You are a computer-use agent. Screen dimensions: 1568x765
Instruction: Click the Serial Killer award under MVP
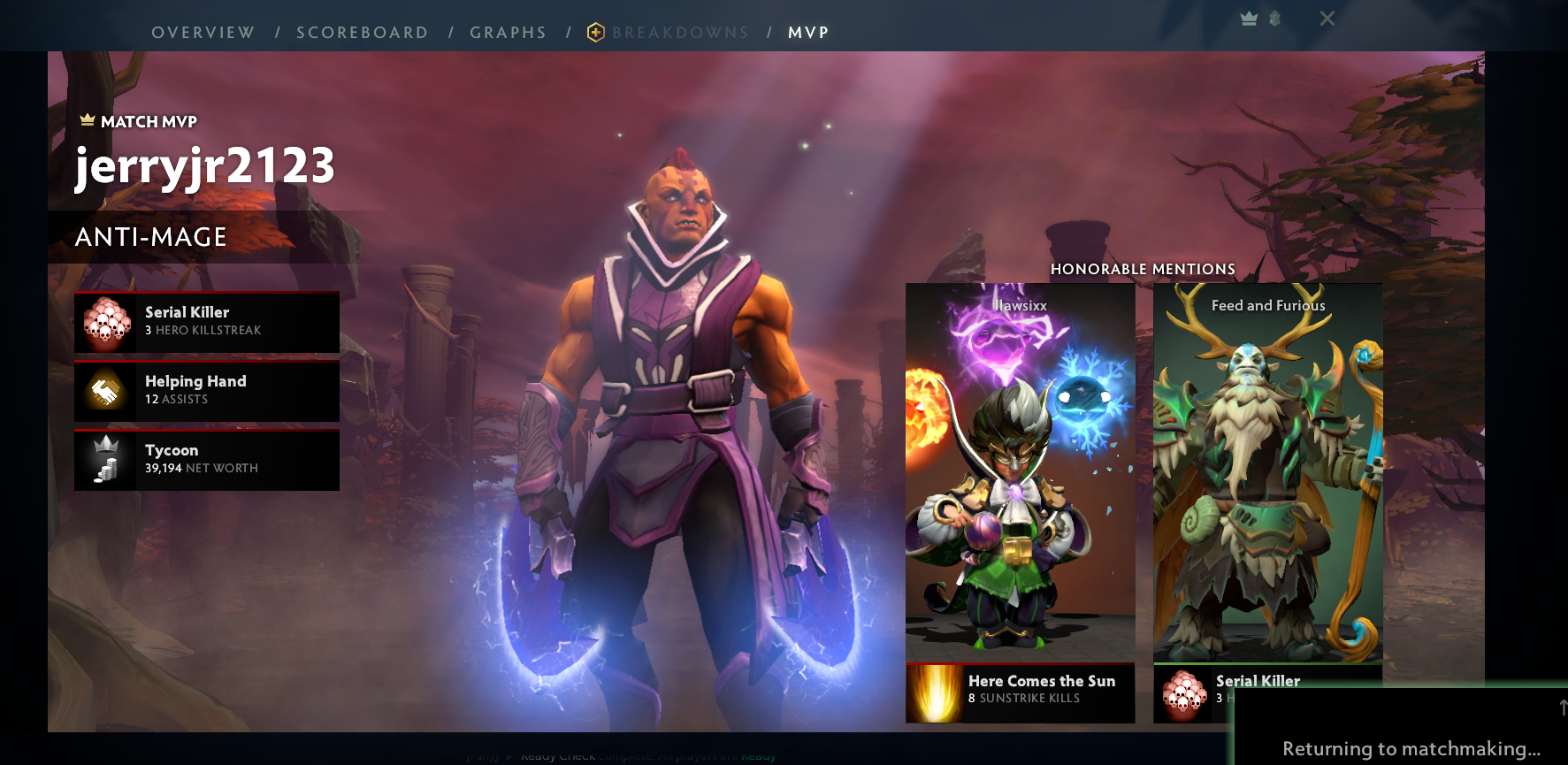coord(207,322)
